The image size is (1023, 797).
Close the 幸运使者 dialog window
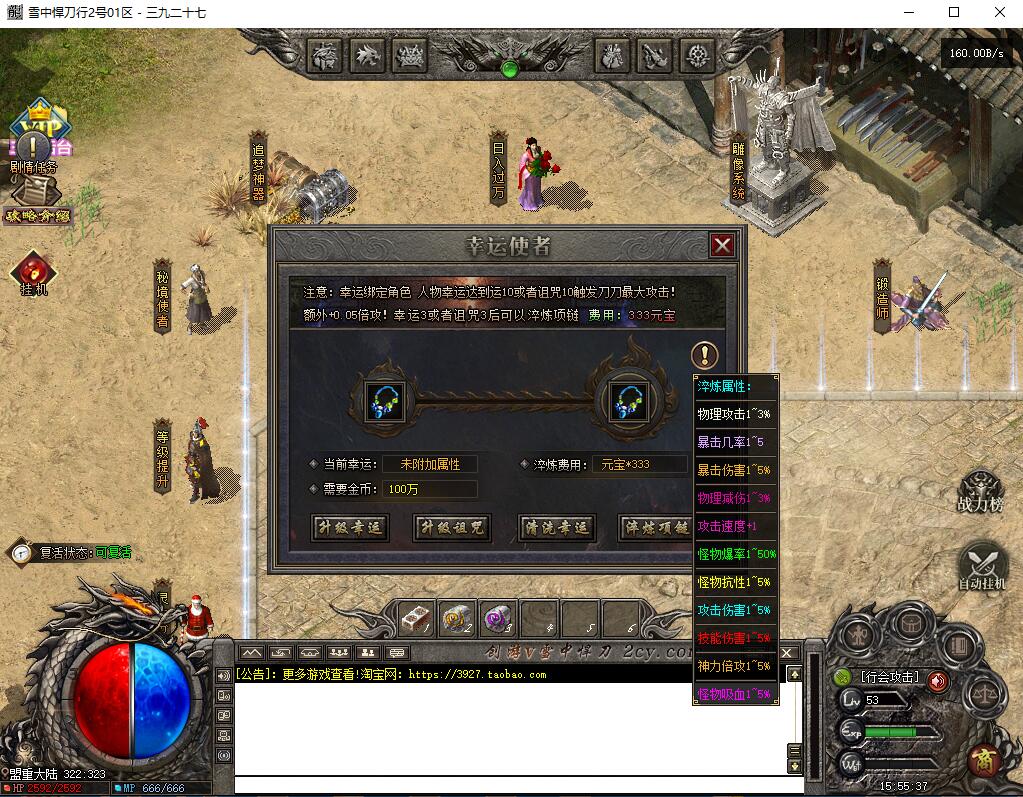[722, 245]
